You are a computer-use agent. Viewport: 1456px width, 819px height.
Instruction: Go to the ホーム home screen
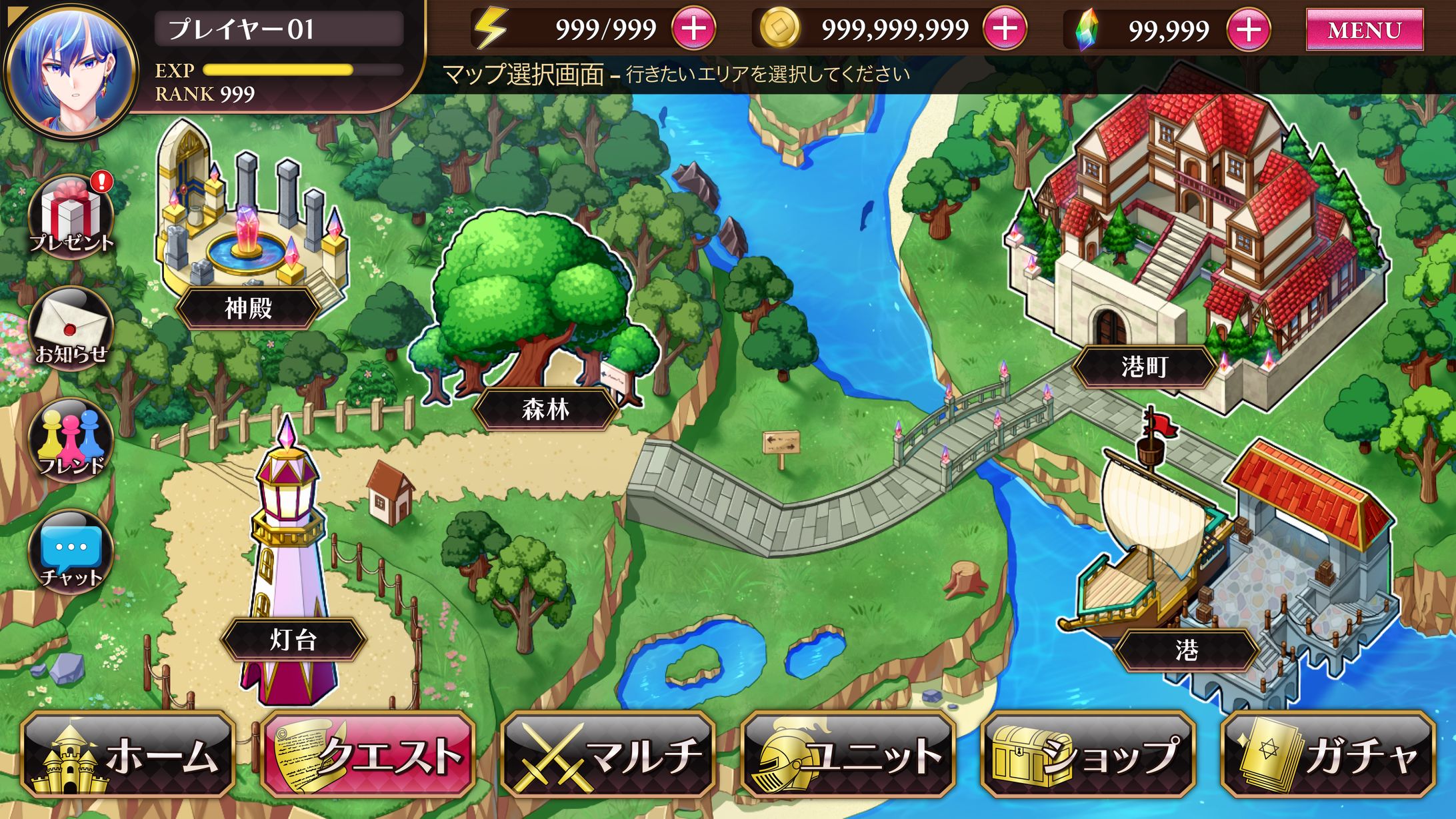pyautogui.click(x=128, y=755)
